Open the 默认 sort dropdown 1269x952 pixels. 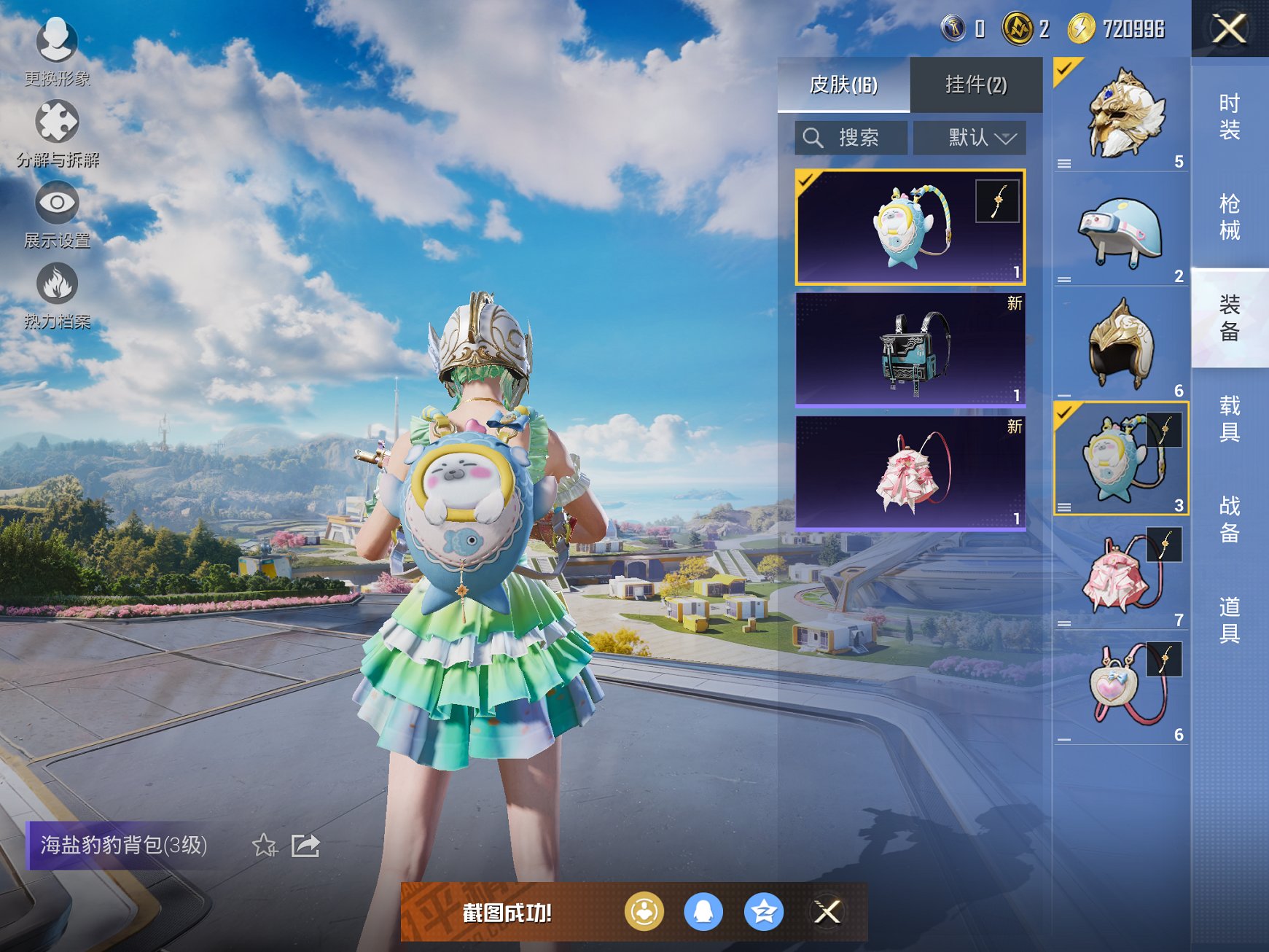click(970, 137)
